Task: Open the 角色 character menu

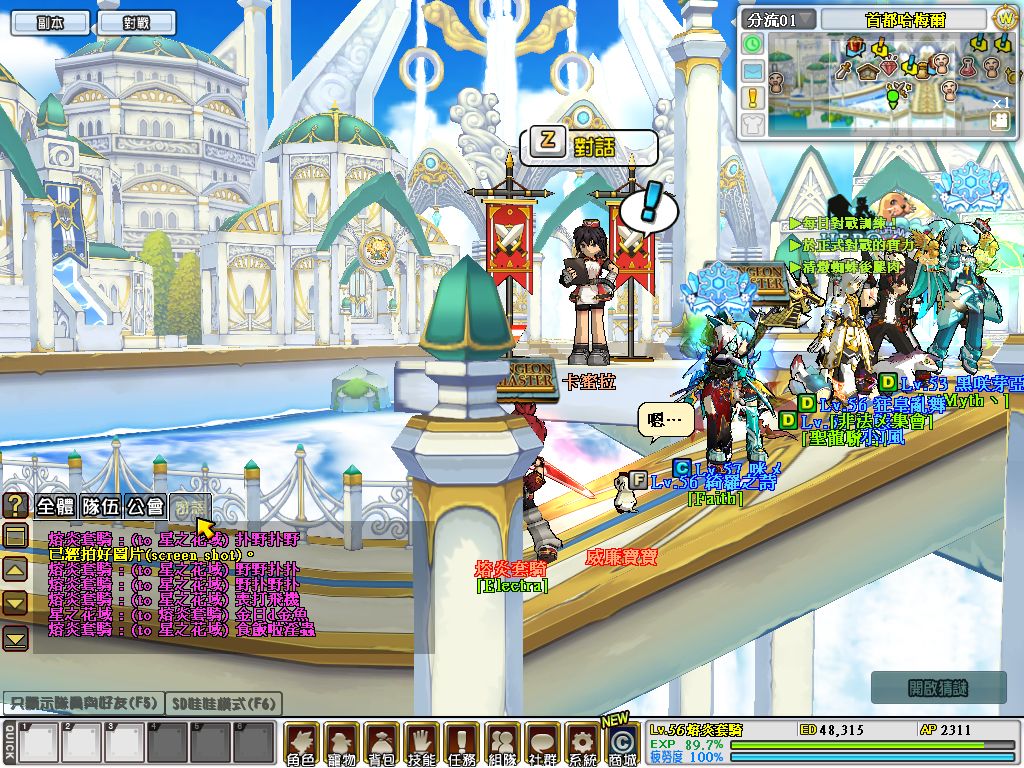Action: tap(301, 744)
